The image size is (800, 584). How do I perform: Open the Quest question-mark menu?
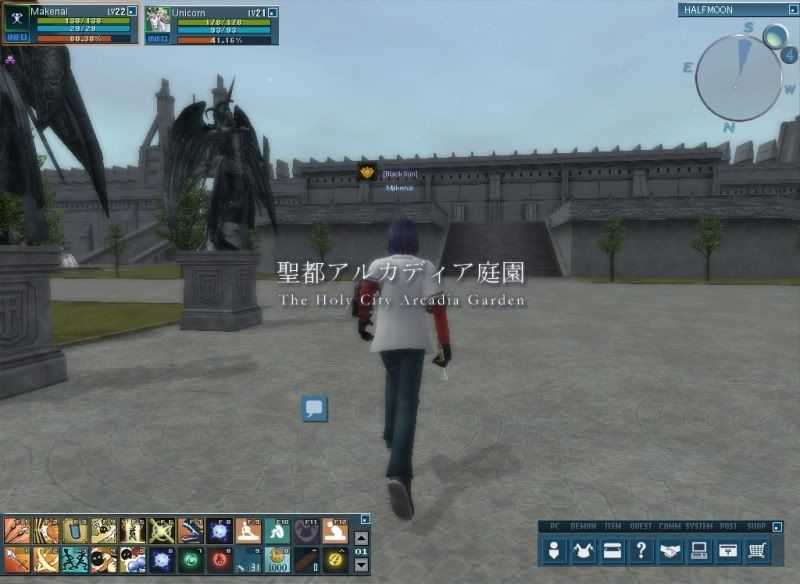[x=642, y=550]
